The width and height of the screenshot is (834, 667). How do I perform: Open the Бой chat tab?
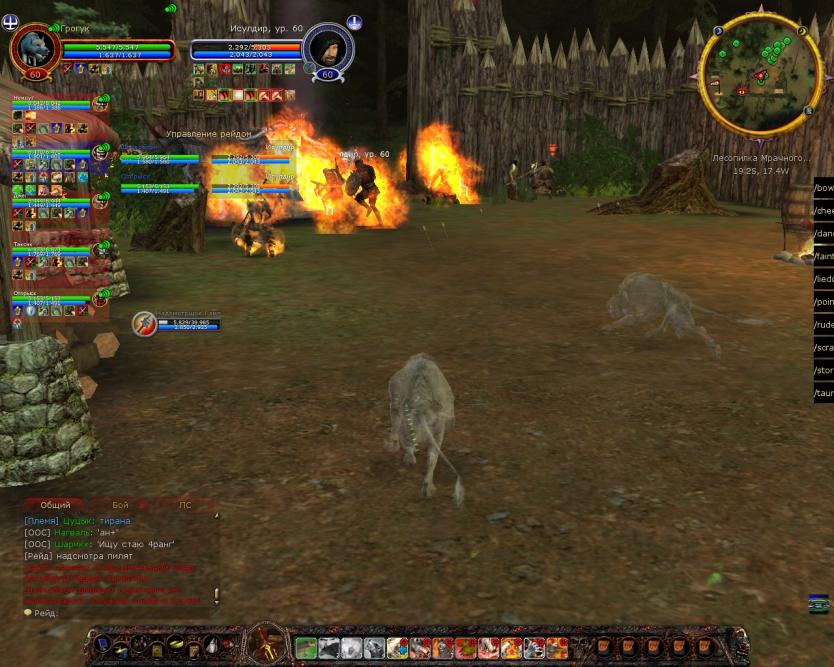point(120,505)
